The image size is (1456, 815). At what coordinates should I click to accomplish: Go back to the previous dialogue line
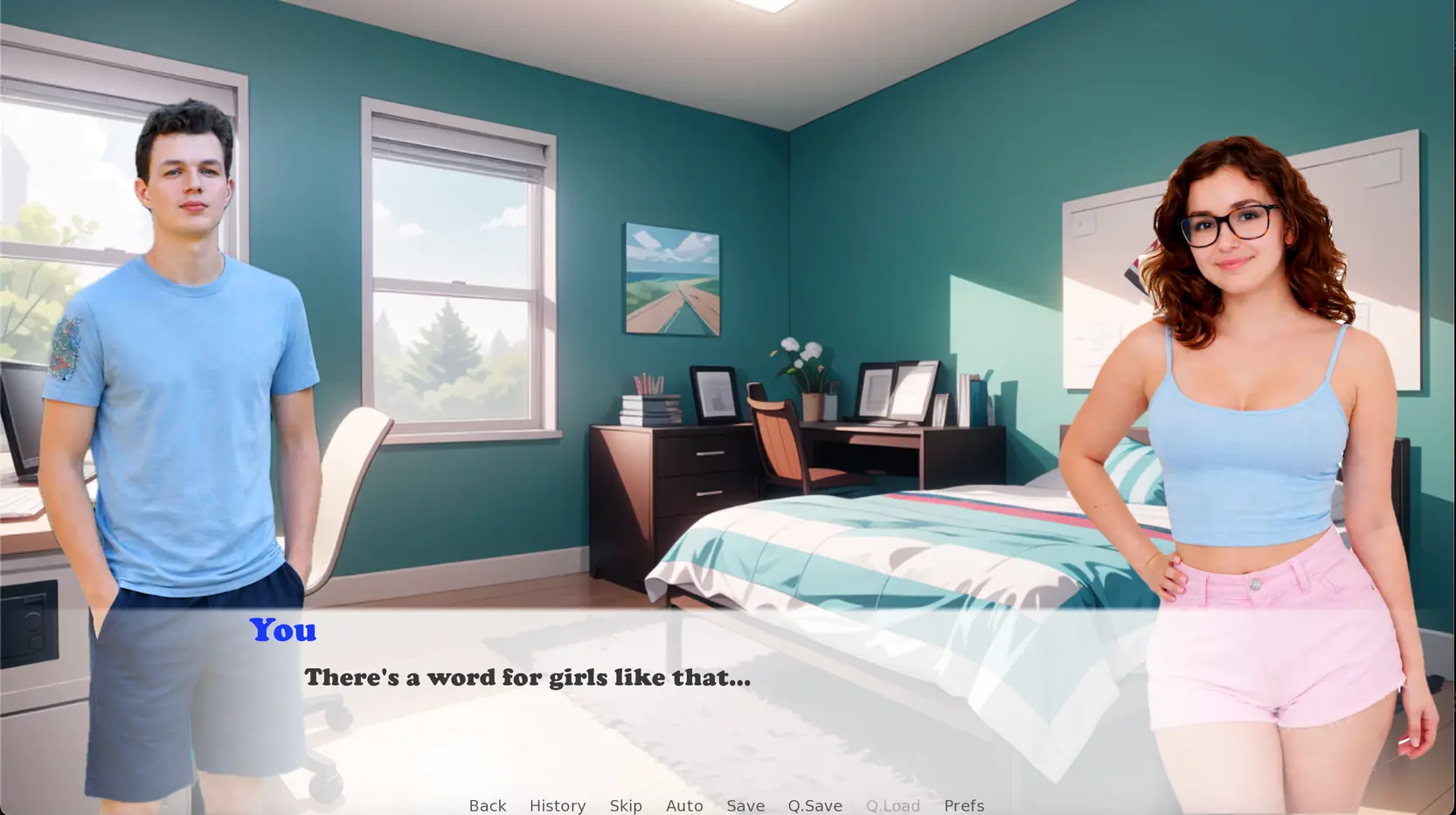pos(487,805)
